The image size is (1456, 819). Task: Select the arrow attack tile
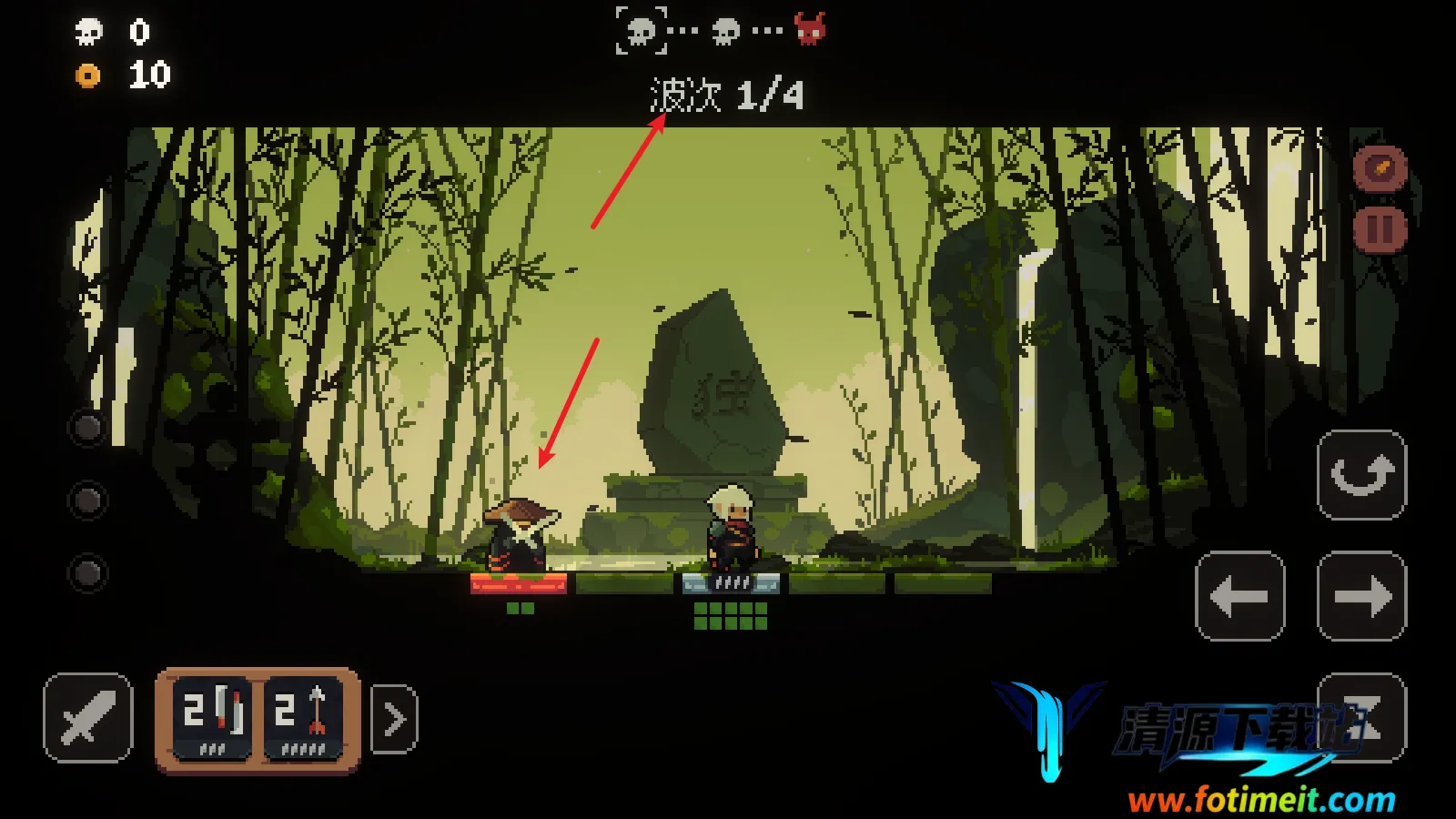point(303,718)
